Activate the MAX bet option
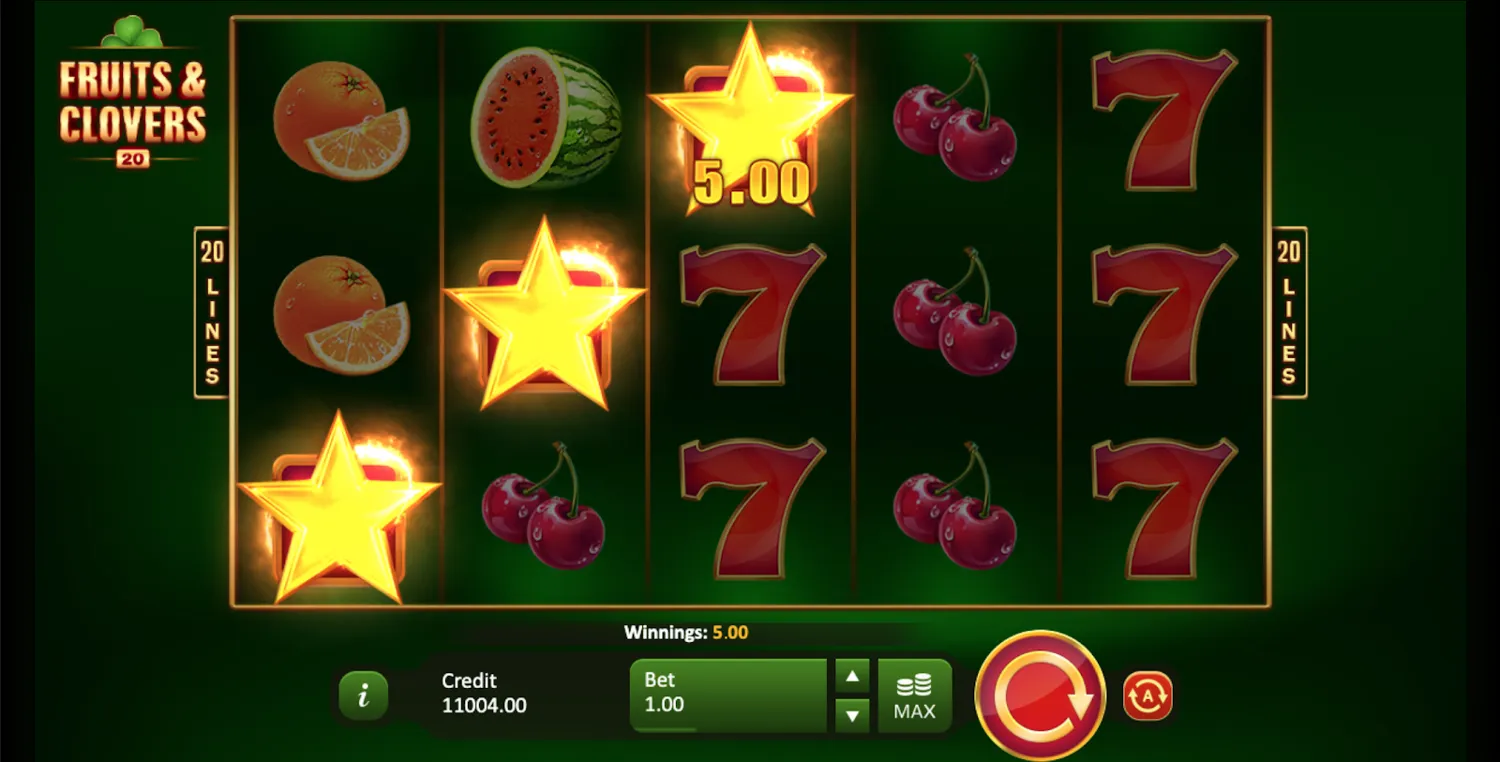The height and width of the screenshot is (762, 1500). point(914,694)
